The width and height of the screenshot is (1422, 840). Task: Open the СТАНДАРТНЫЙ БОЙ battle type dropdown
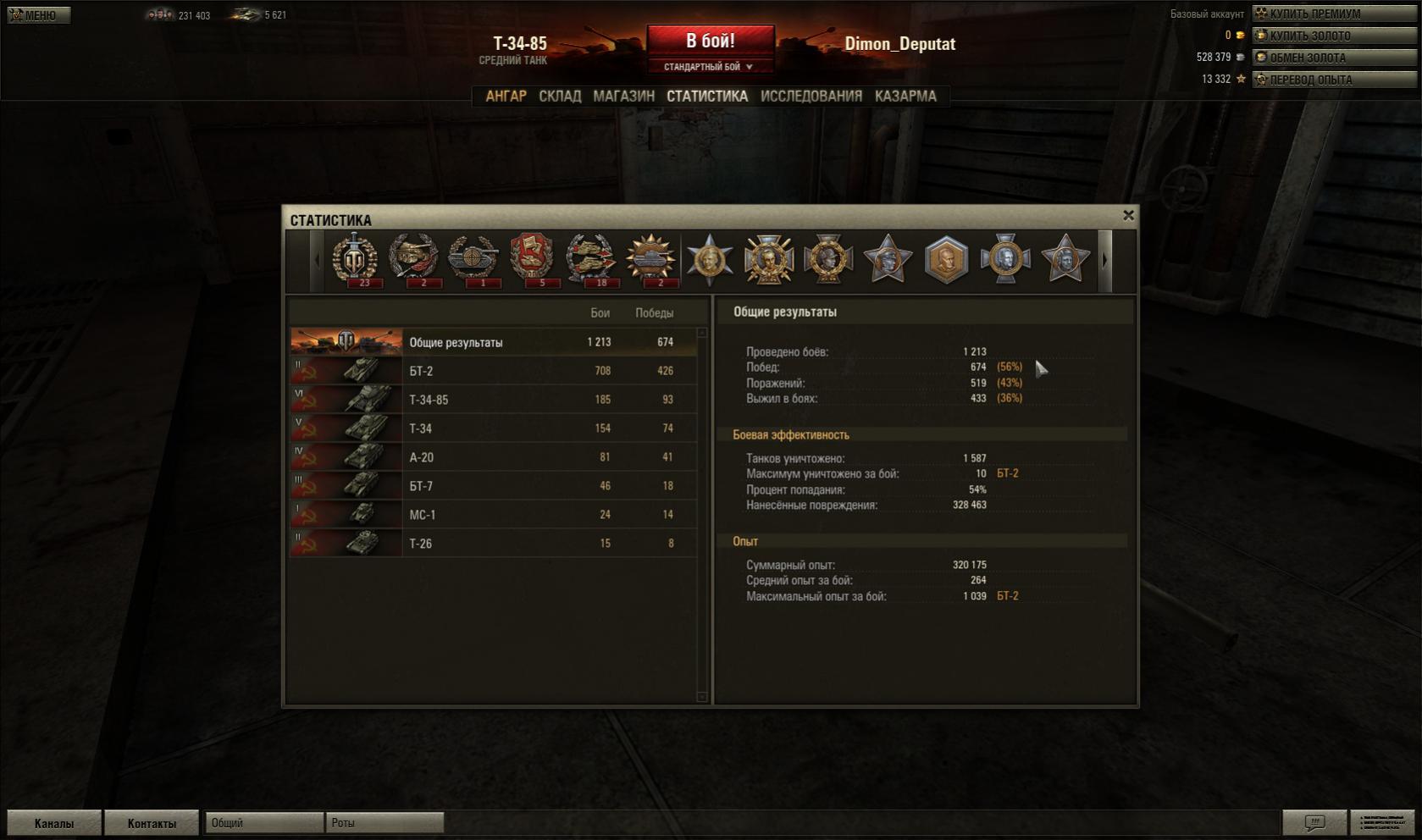(710, 67)
